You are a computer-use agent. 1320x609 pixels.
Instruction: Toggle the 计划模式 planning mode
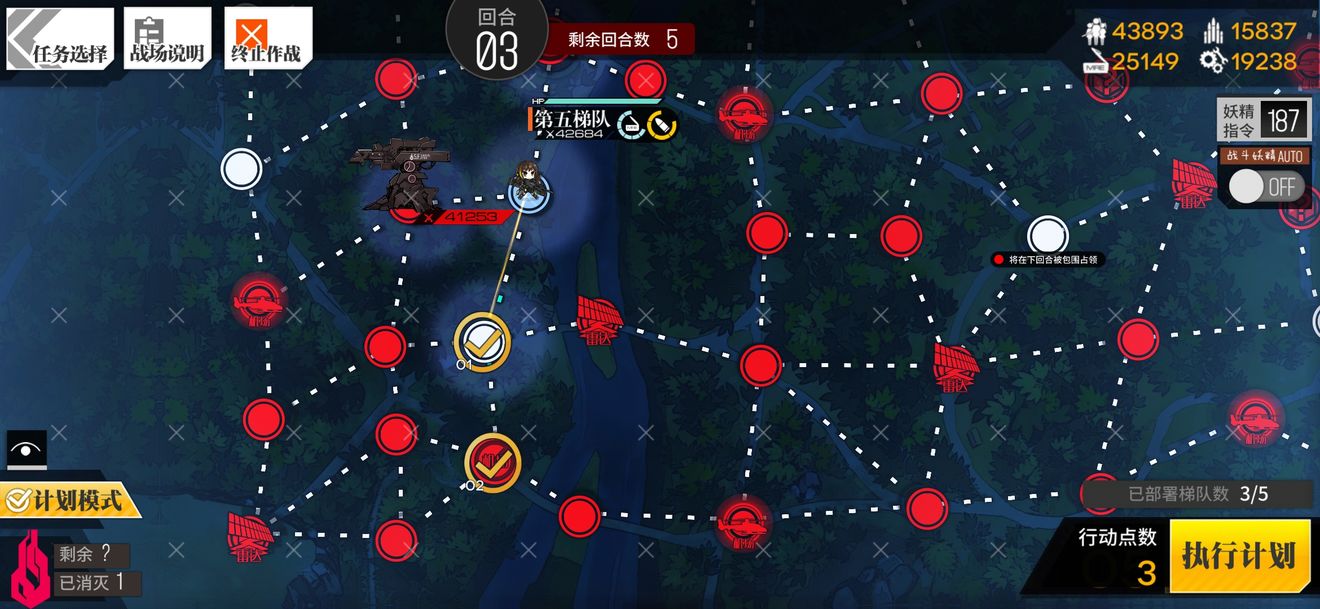coord(70,498)
